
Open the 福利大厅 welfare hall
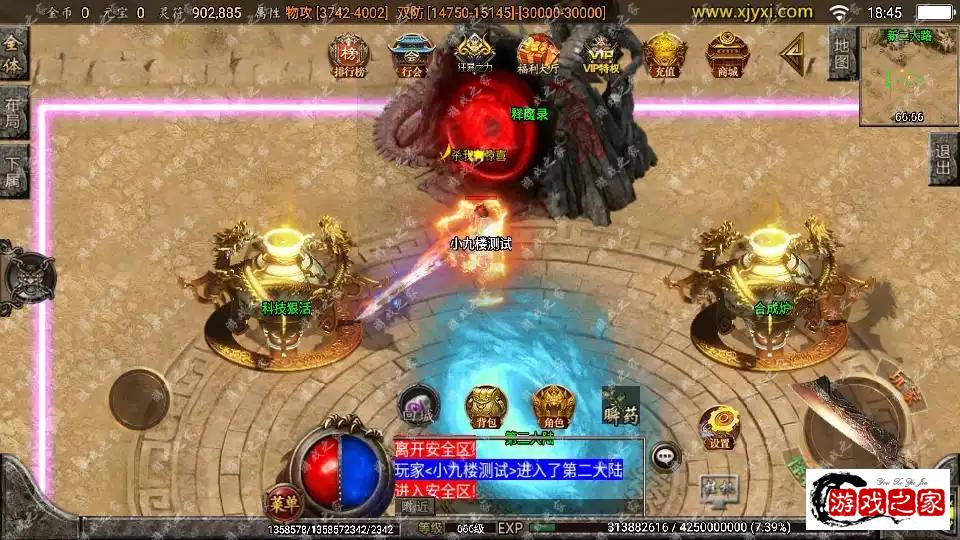point(538,55)
